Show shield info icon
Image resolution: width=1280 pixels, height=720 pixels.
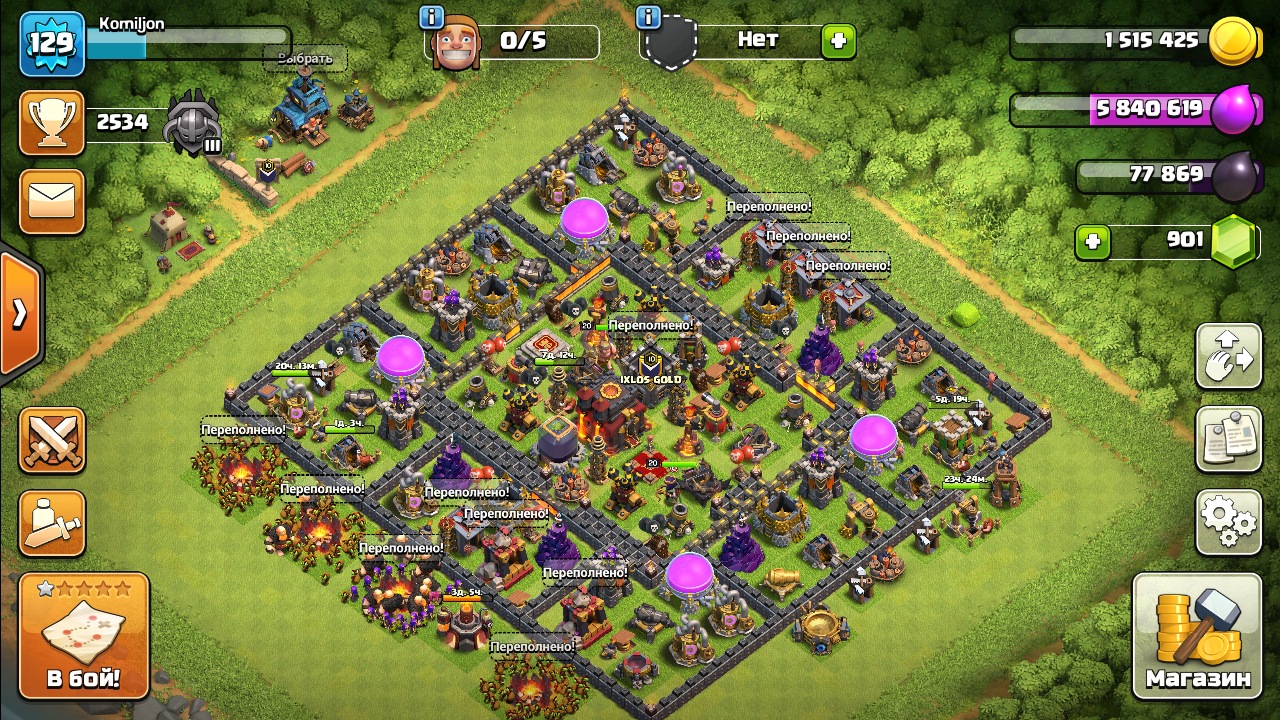[x=649, y=17]
